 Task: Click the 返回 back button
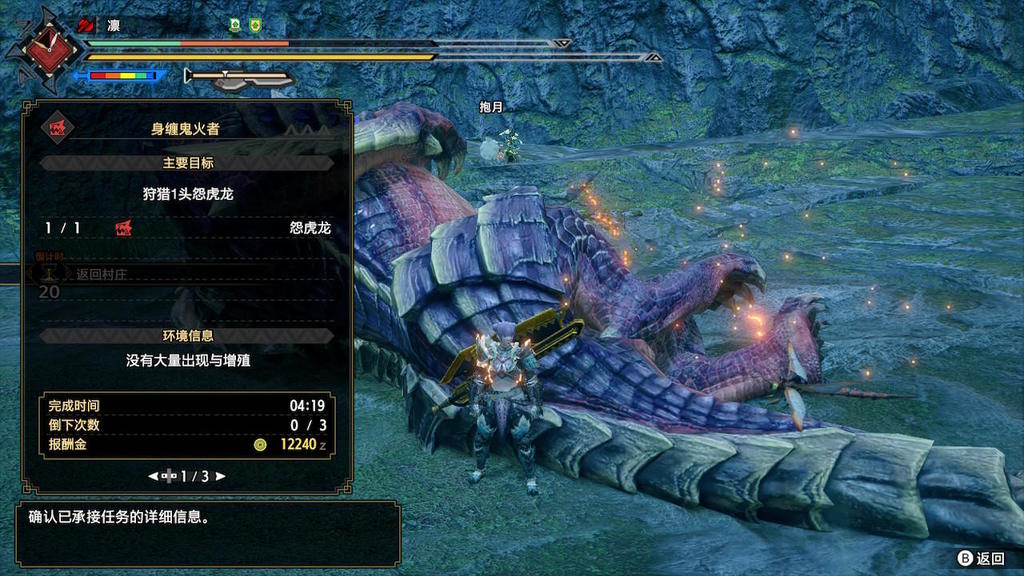(980, 559)
